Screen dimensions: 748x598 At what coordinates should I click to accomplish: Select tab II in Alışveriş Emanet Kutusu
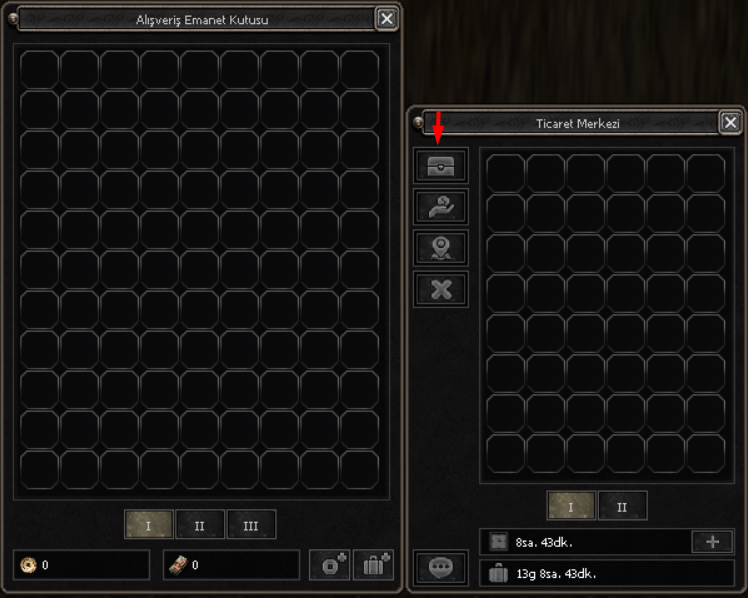tap(200, 524)
